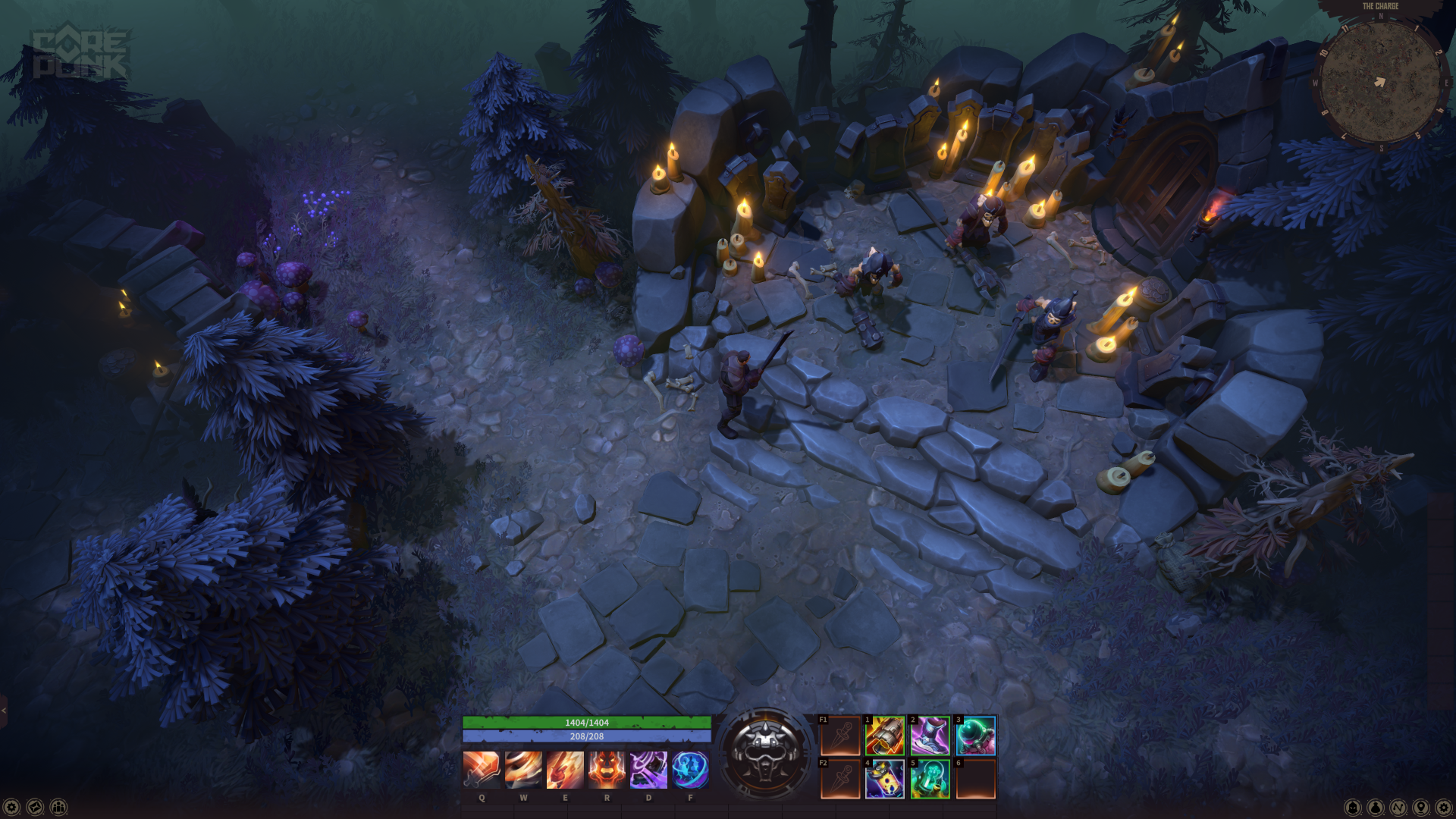This screenshot has width=1456, height=819.
Task: Use the D purple dash ability
Action: point(648,770)
